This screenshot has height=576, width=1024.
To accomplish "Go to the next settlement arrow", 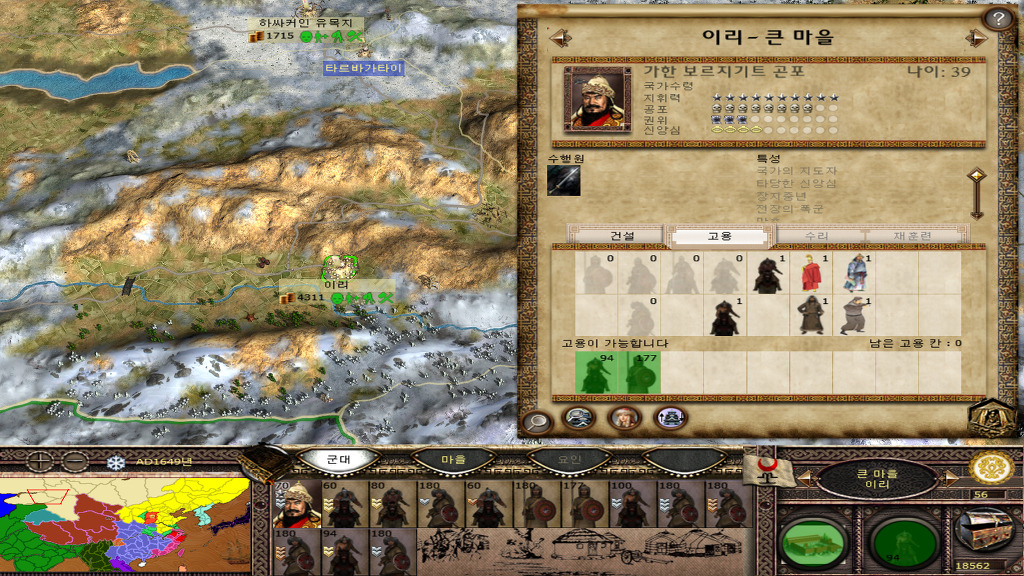I will pyautogui.click(x=976, y=38).
